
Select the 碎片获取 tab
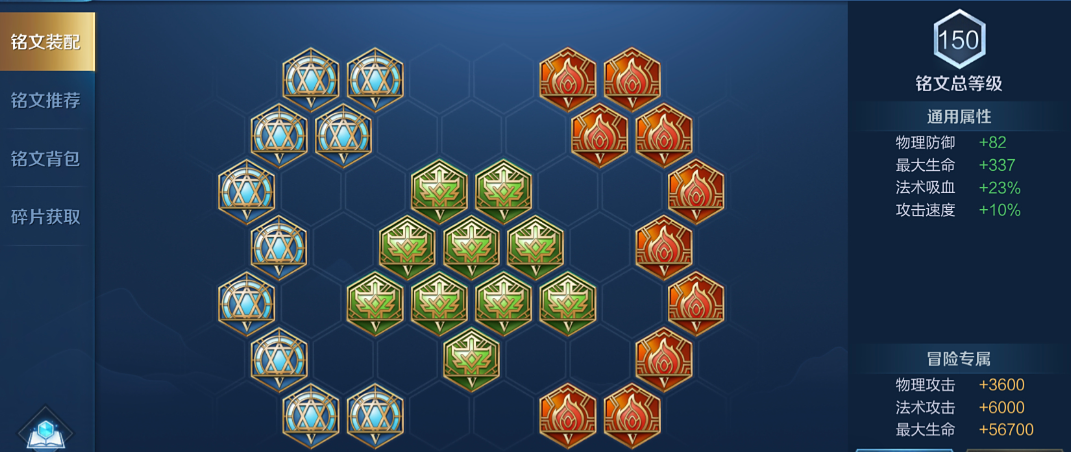(x=46, y=217)
